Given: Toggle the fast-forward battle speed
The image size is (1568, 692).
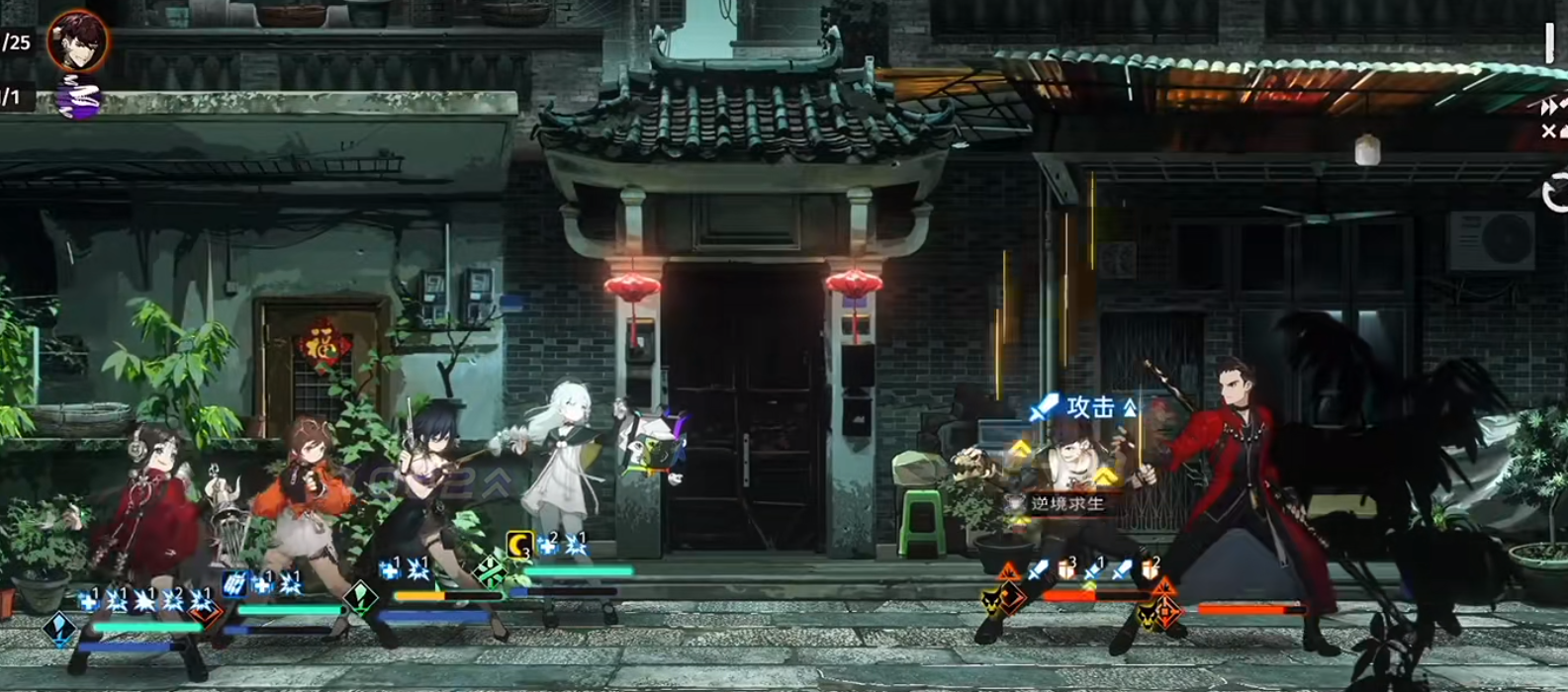Looking at the screenshot, I should (1551, 107).
